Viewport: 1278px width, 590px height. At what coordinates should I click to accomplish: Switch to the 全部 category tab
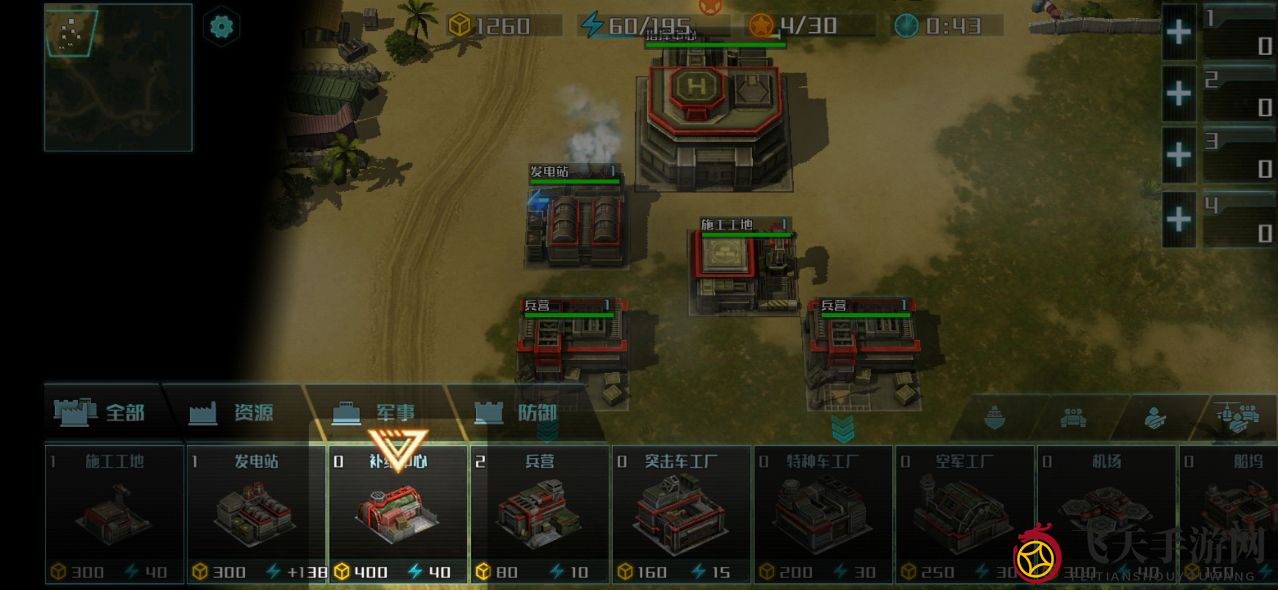(x=103, y=412)
